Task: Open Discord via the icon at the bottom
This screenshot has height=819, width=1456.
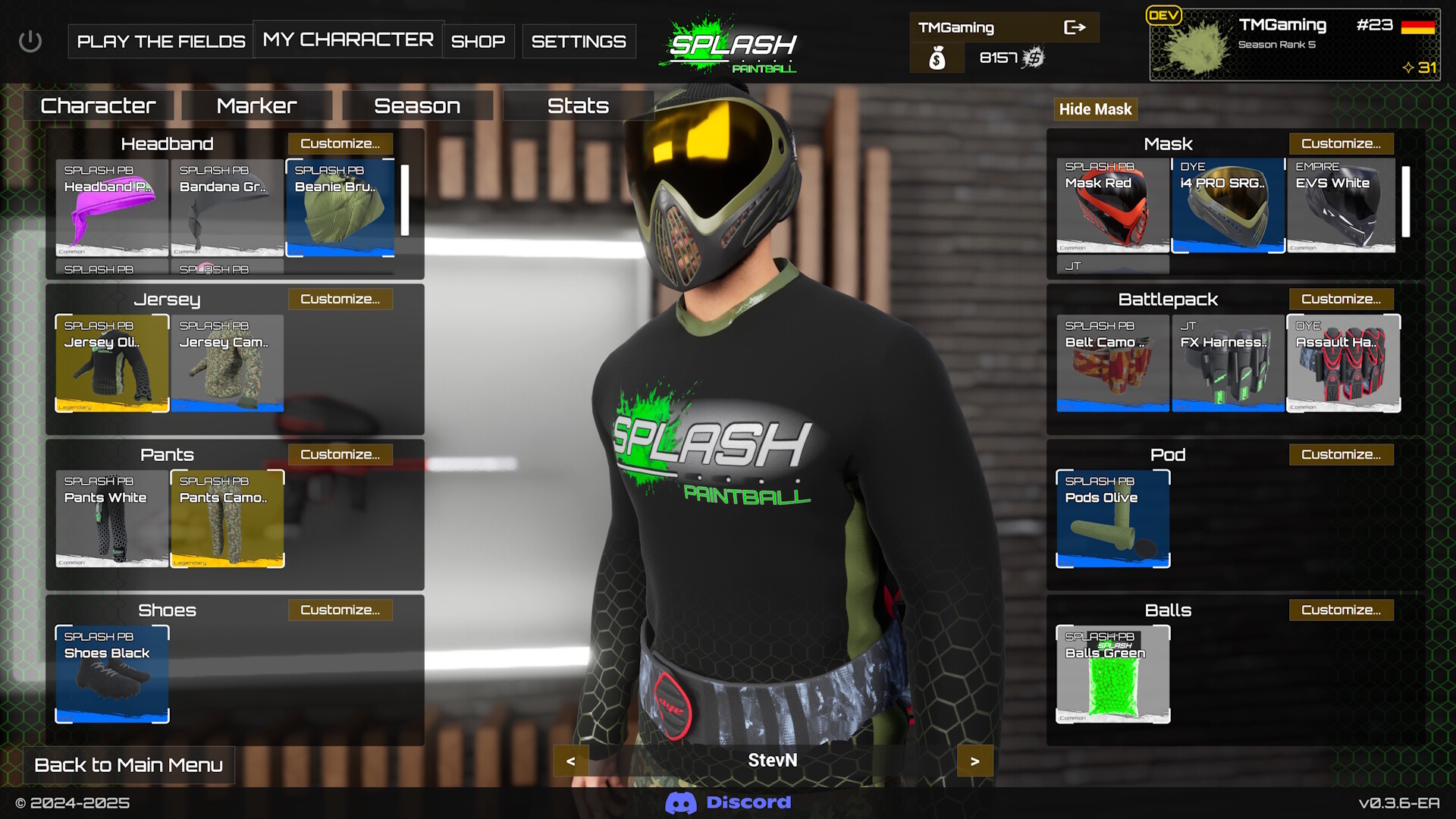Action: pyautogui.click(x=682, y=802)
